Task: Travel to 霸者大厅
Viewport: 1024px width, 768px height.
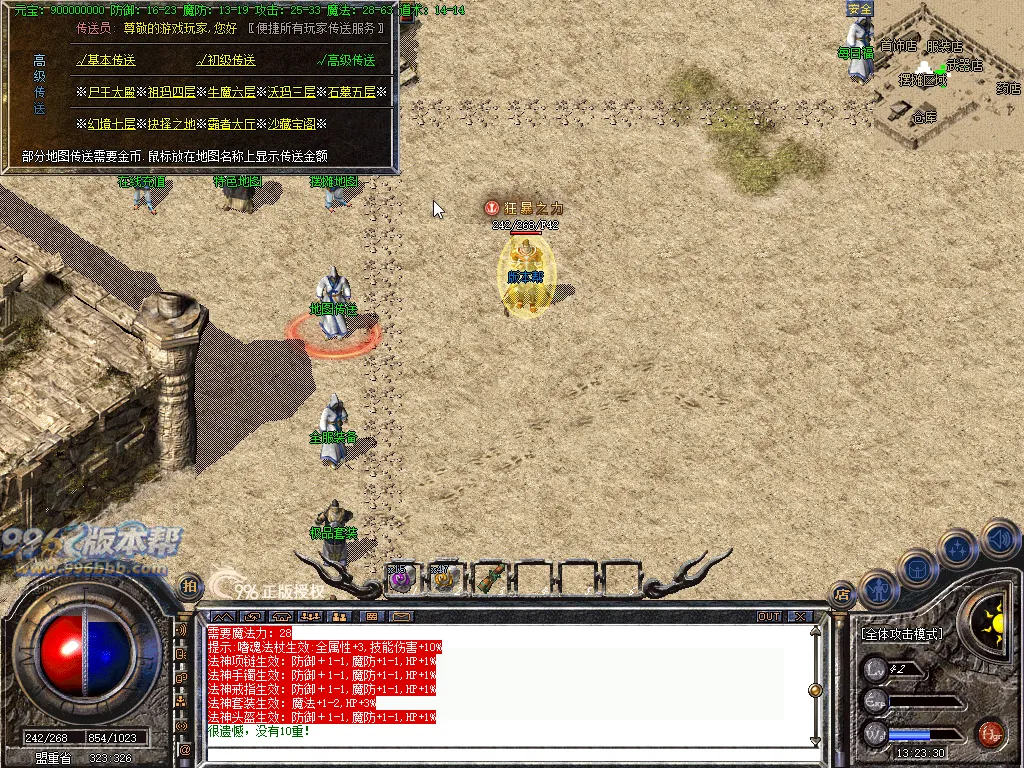Action: point(231,124)
